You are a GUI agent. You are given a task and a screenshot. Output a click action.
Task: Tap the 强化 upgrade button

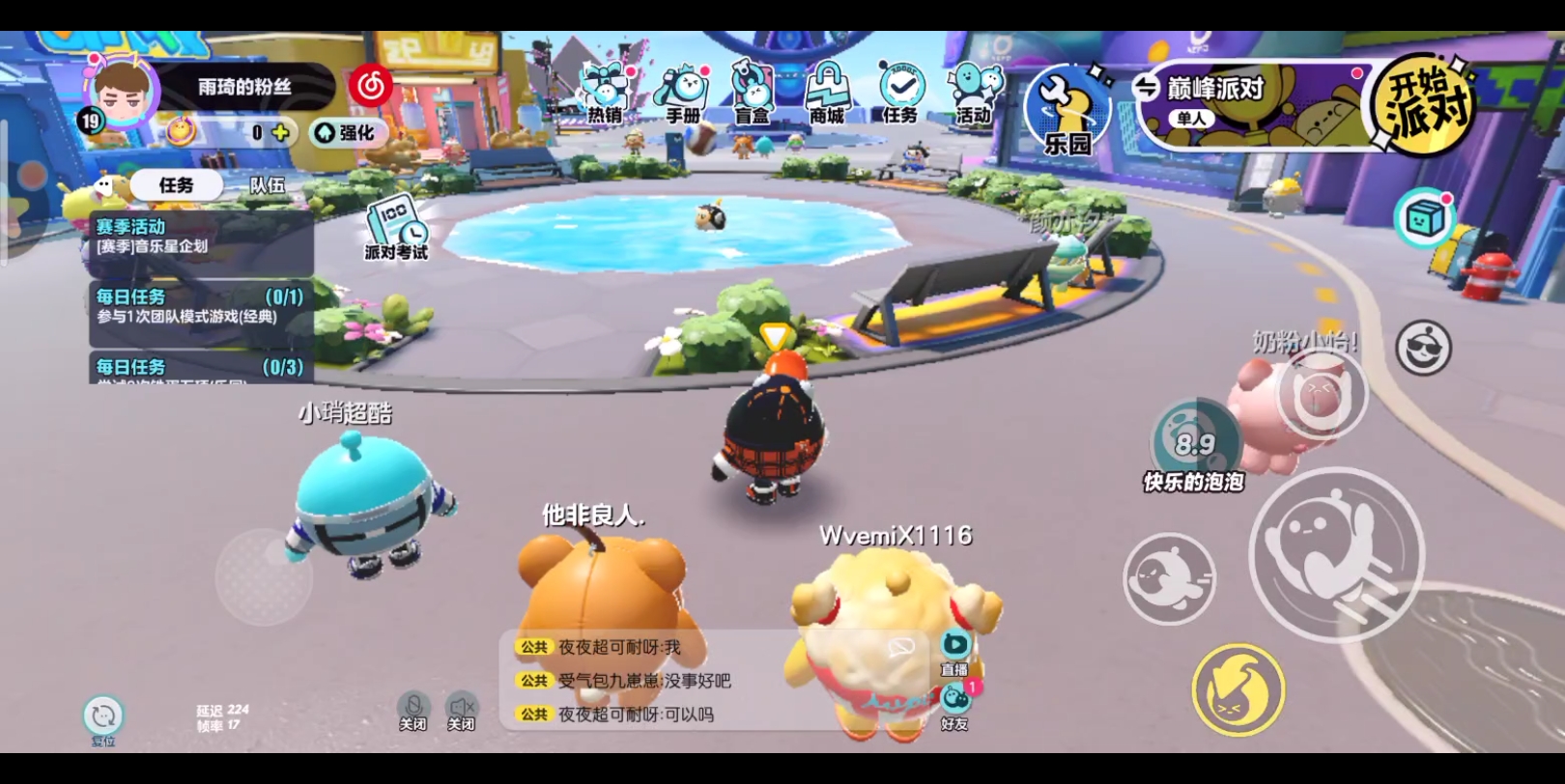click(347, 133)
